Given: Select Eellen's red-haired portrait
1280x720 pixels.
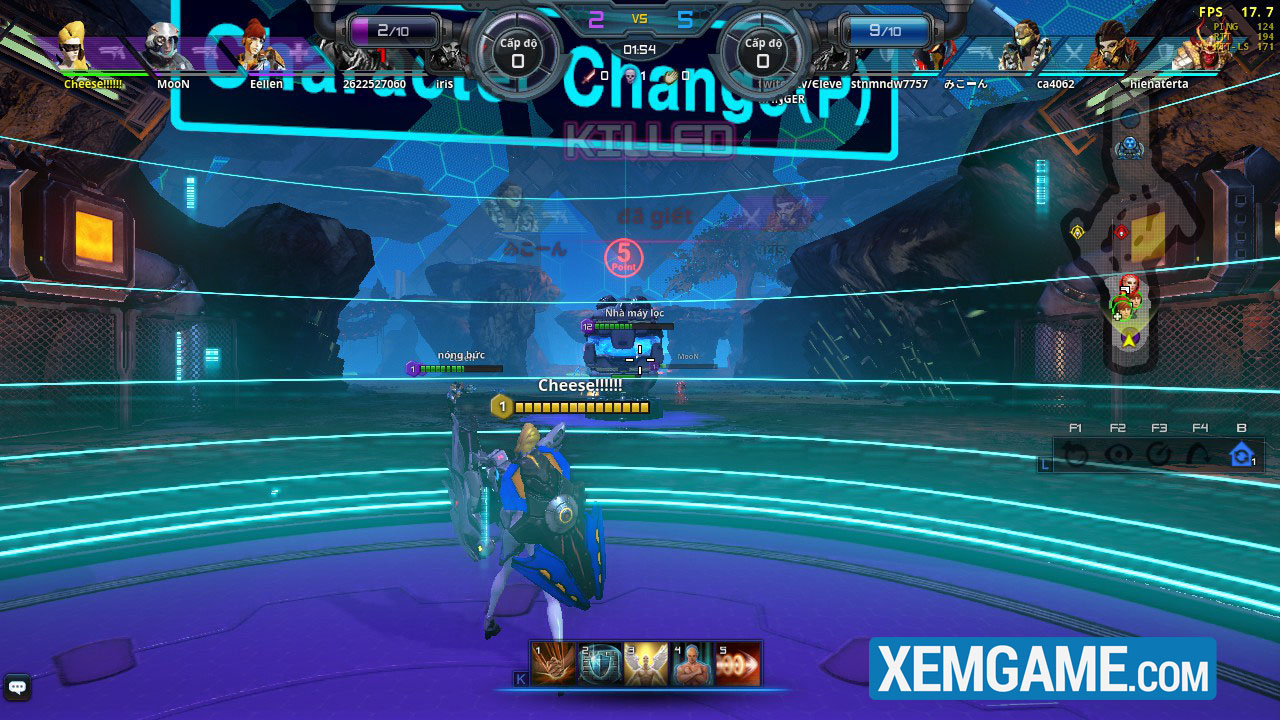Looking at the screenshot, I should (260, 48).
